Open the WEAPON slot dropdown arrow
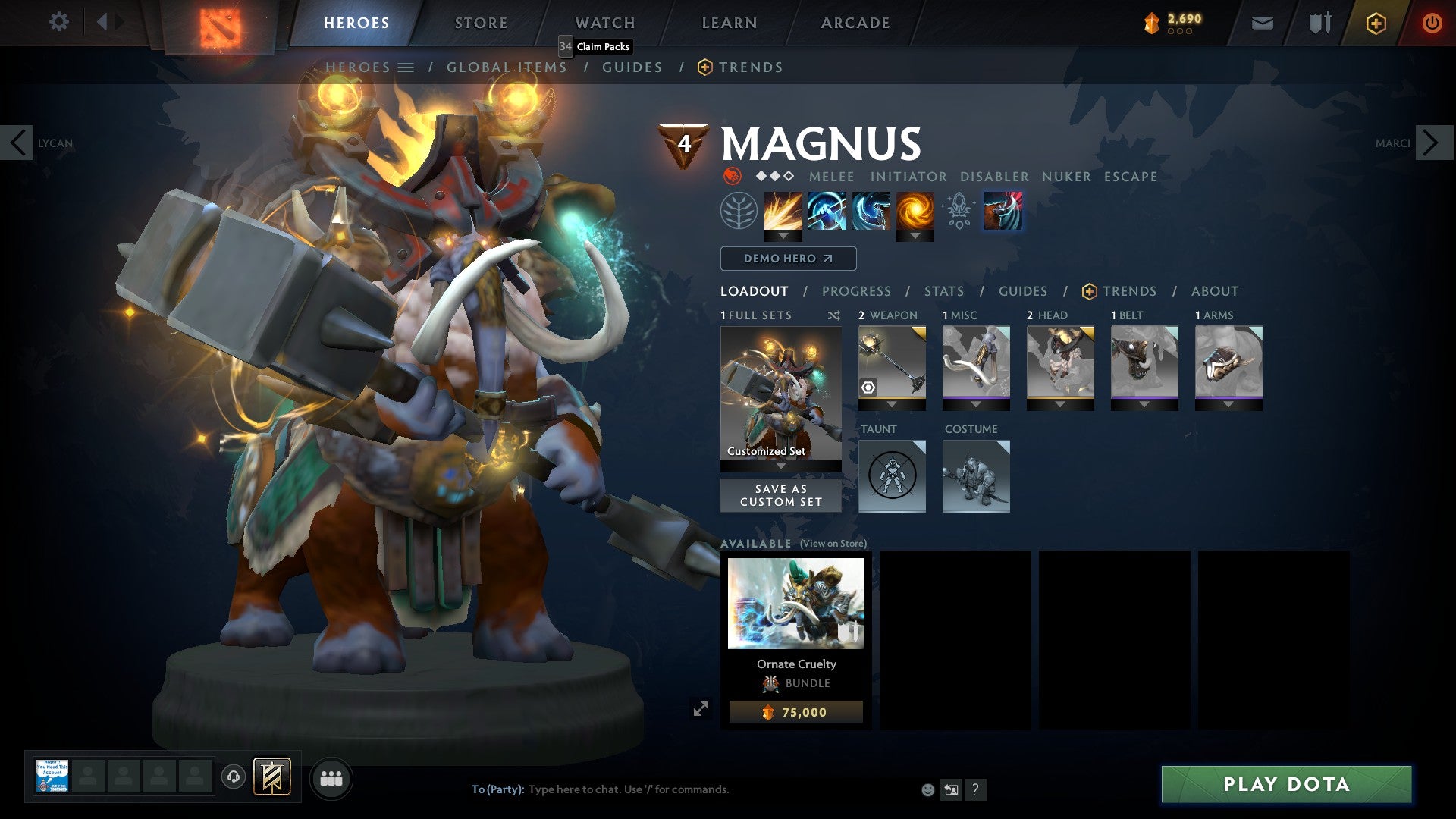This screenshot has width=1456, height=819. click(892, 404)
